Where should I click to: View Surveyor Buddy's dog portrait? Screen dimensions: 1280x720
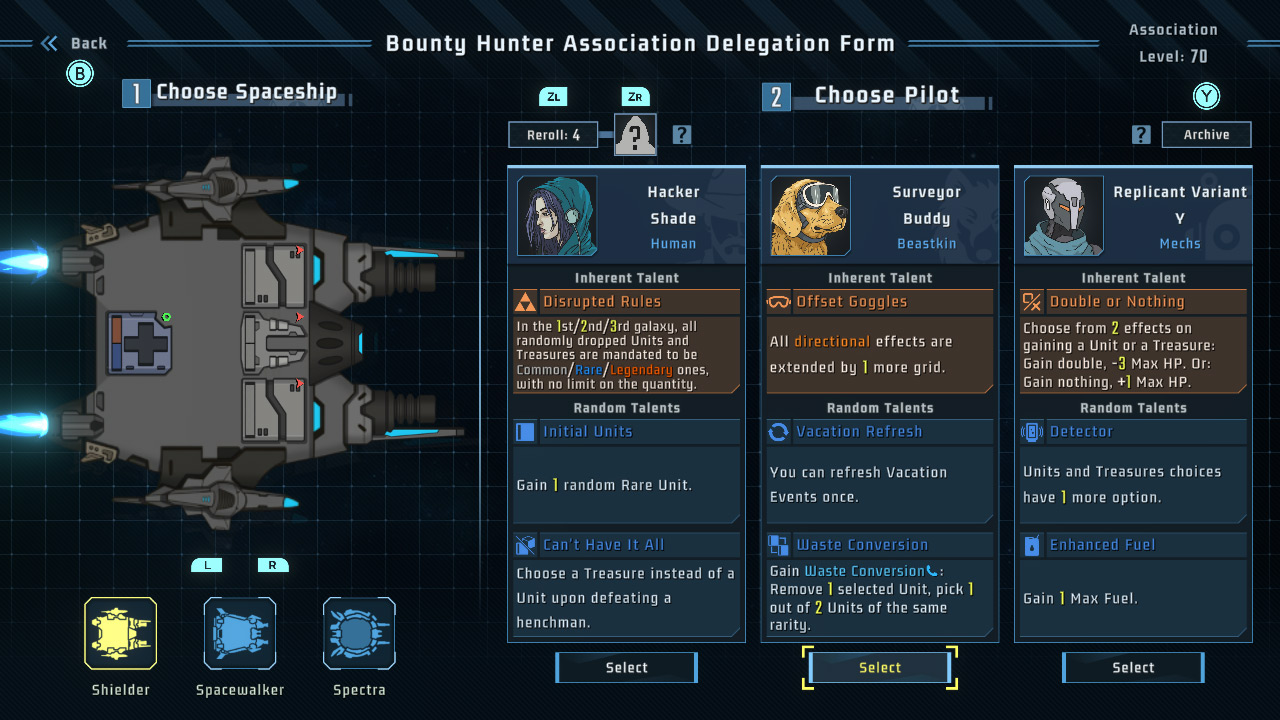tap(810, 216)
